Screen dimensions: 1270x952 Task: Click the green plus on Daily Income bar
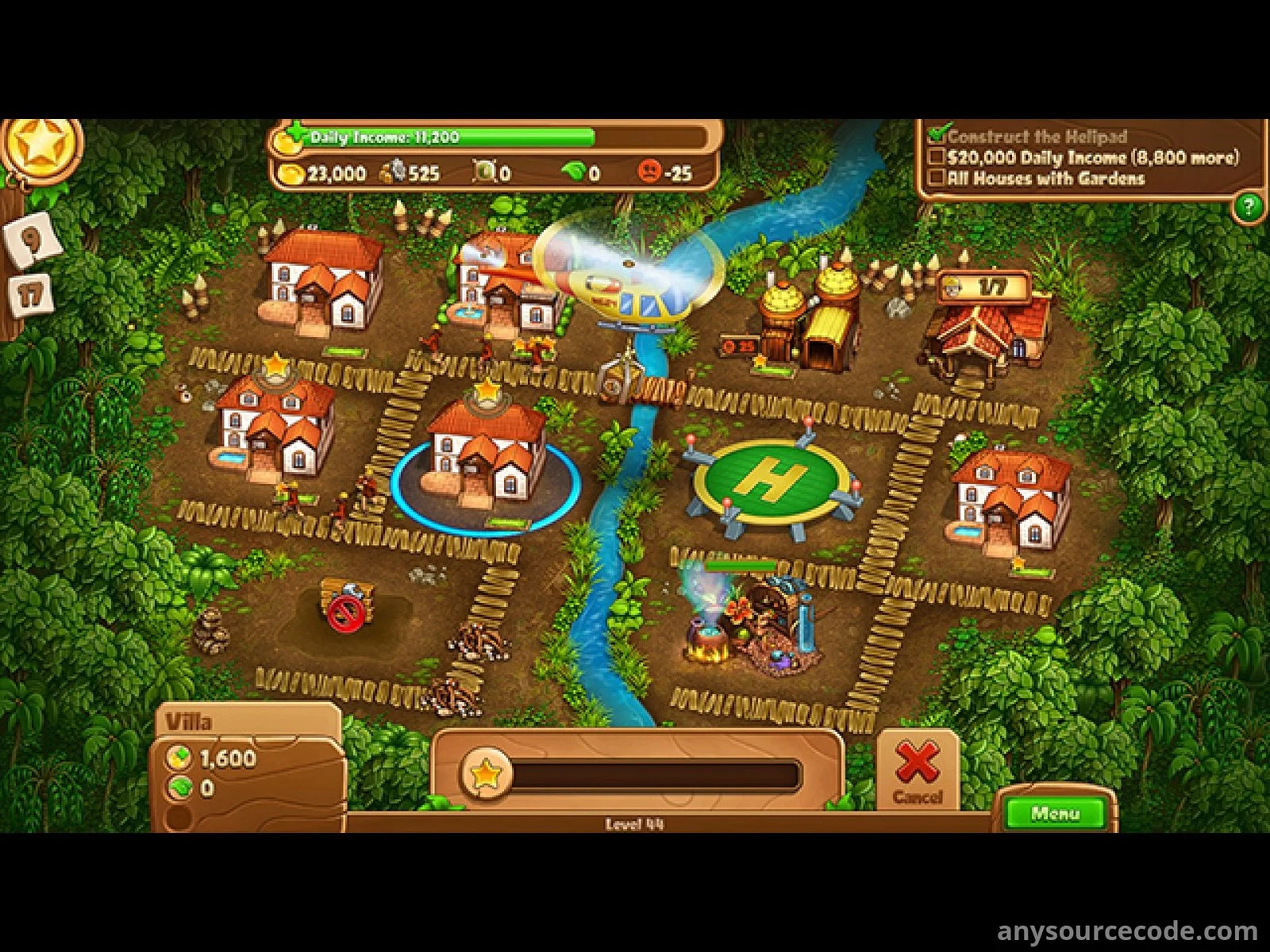click(297, 130)
